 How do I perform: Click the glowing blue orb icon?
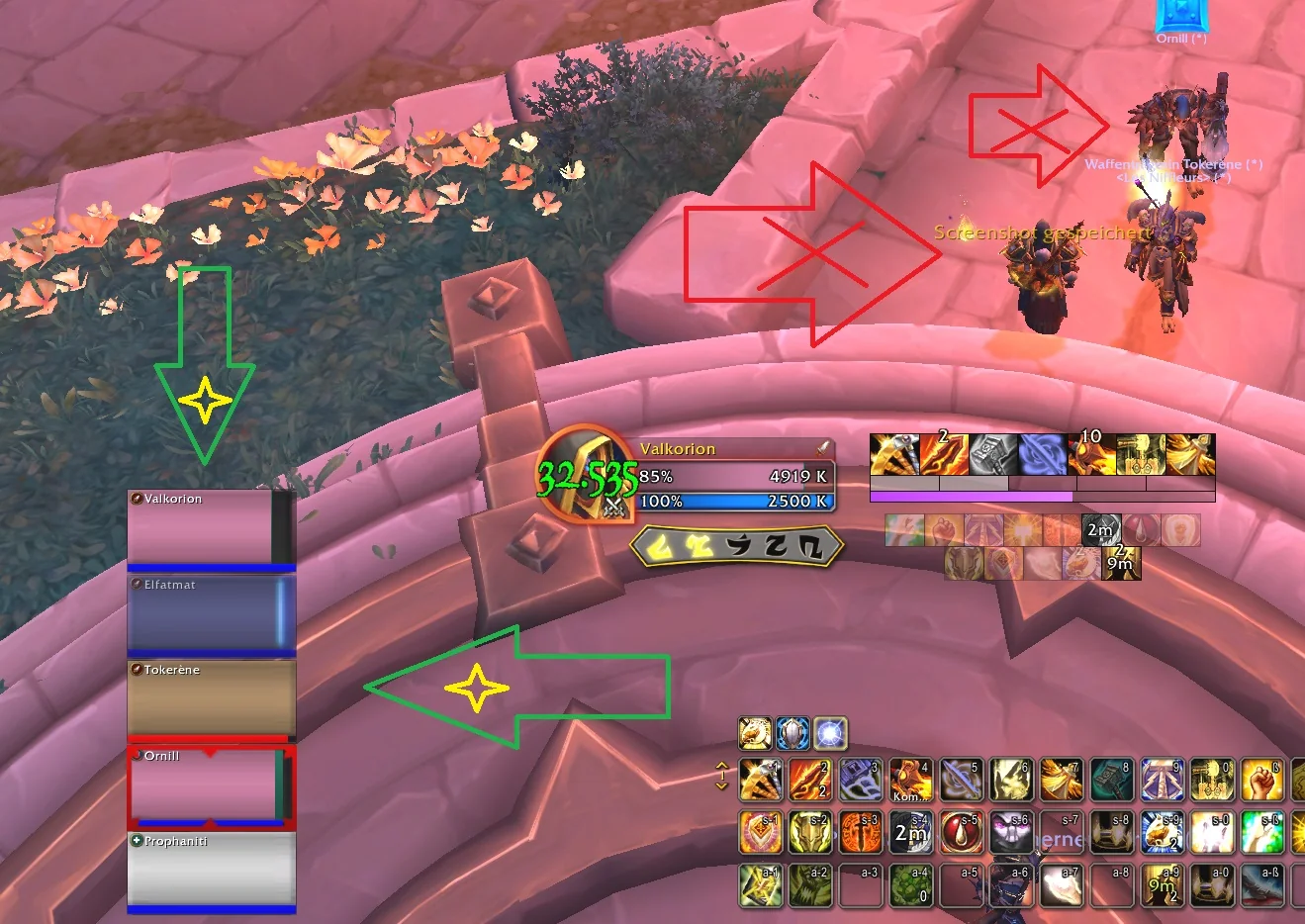coord(831,733)
